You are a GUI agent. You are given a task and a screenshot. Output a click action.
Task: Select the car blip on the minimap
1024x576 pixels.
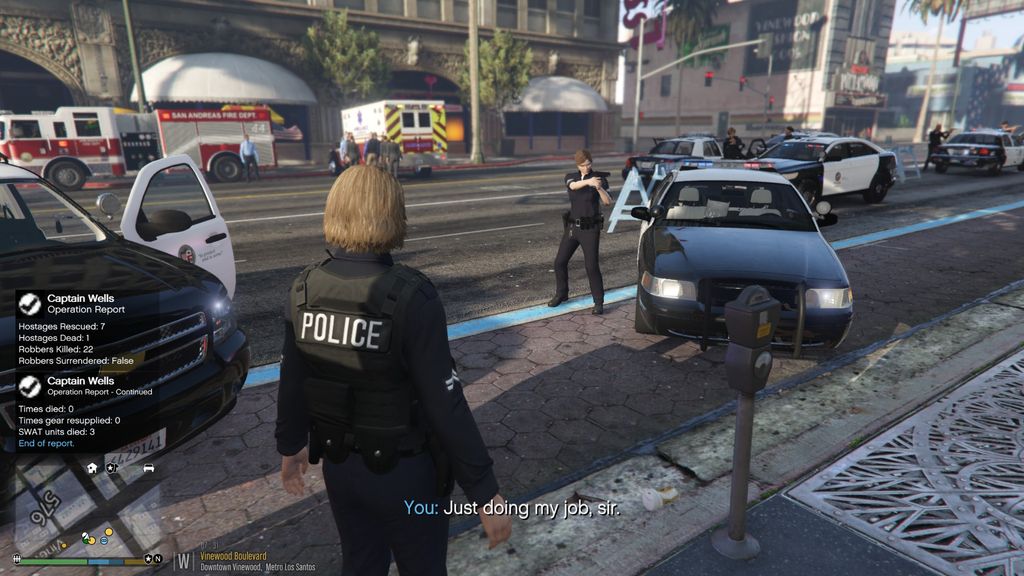[x=148, y=467]
